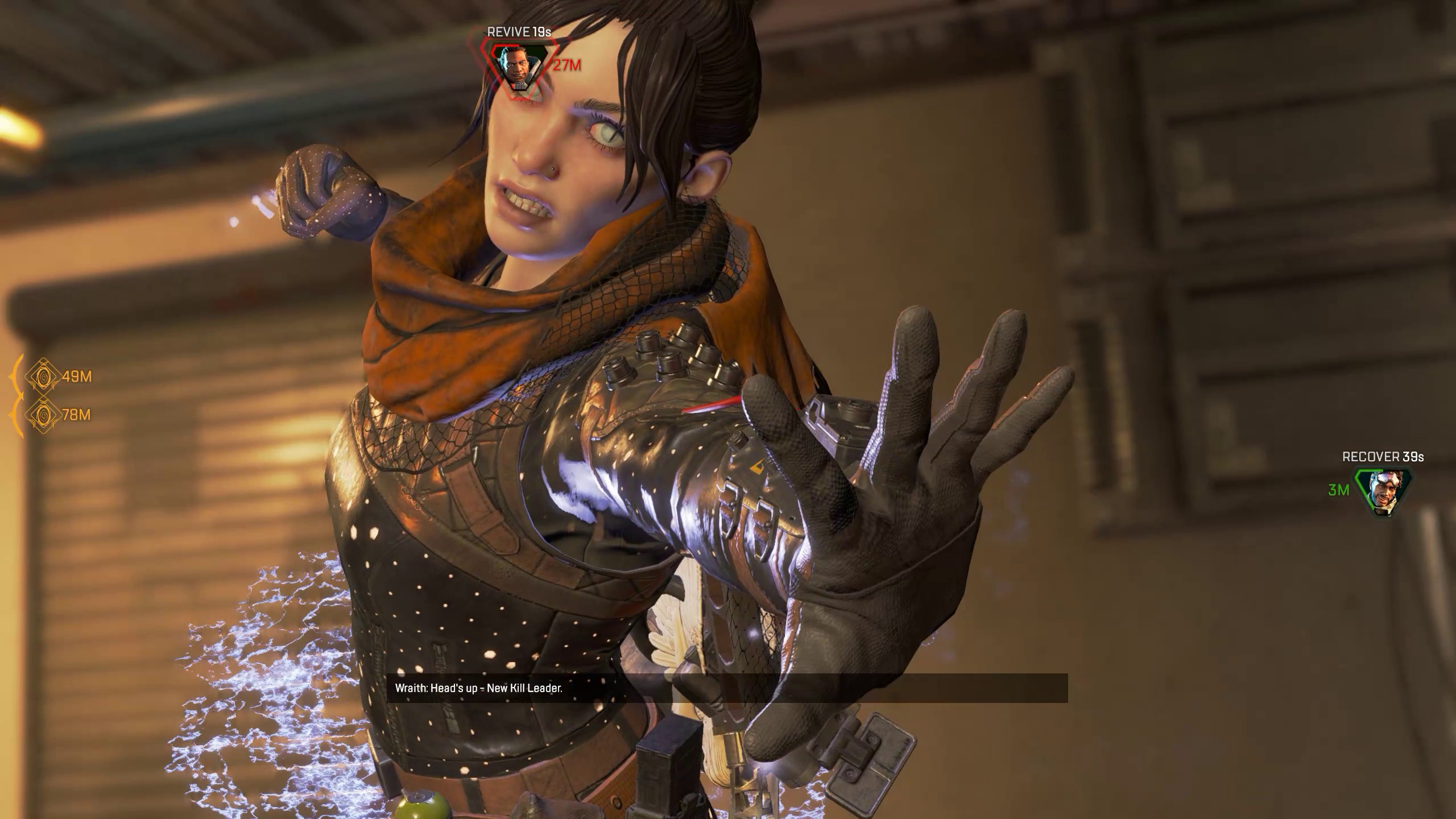Click the lower Wraith portal diamond outline

pyautogui.click(x=43, y=415)
